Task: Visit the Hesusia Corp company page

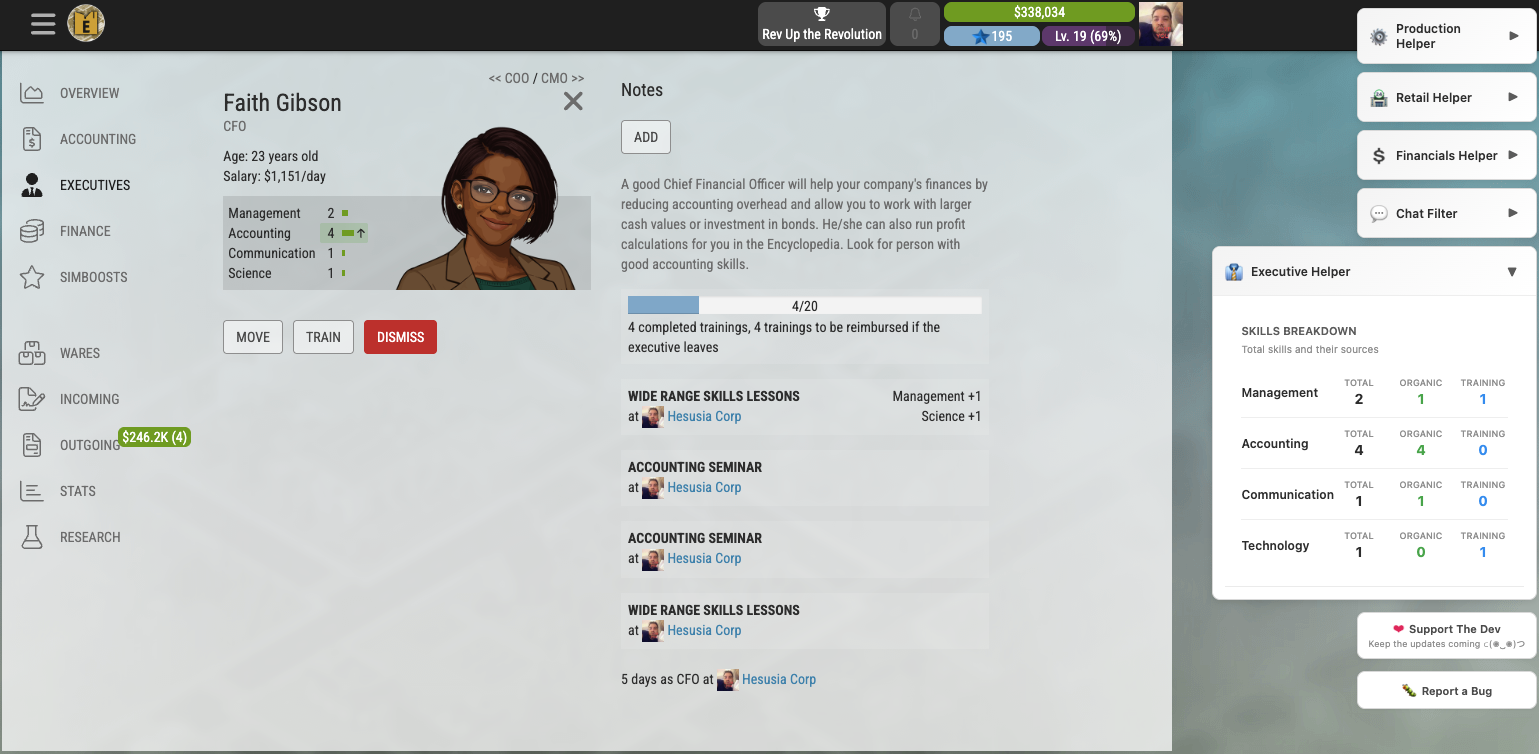Action: (x=704, y=416)
